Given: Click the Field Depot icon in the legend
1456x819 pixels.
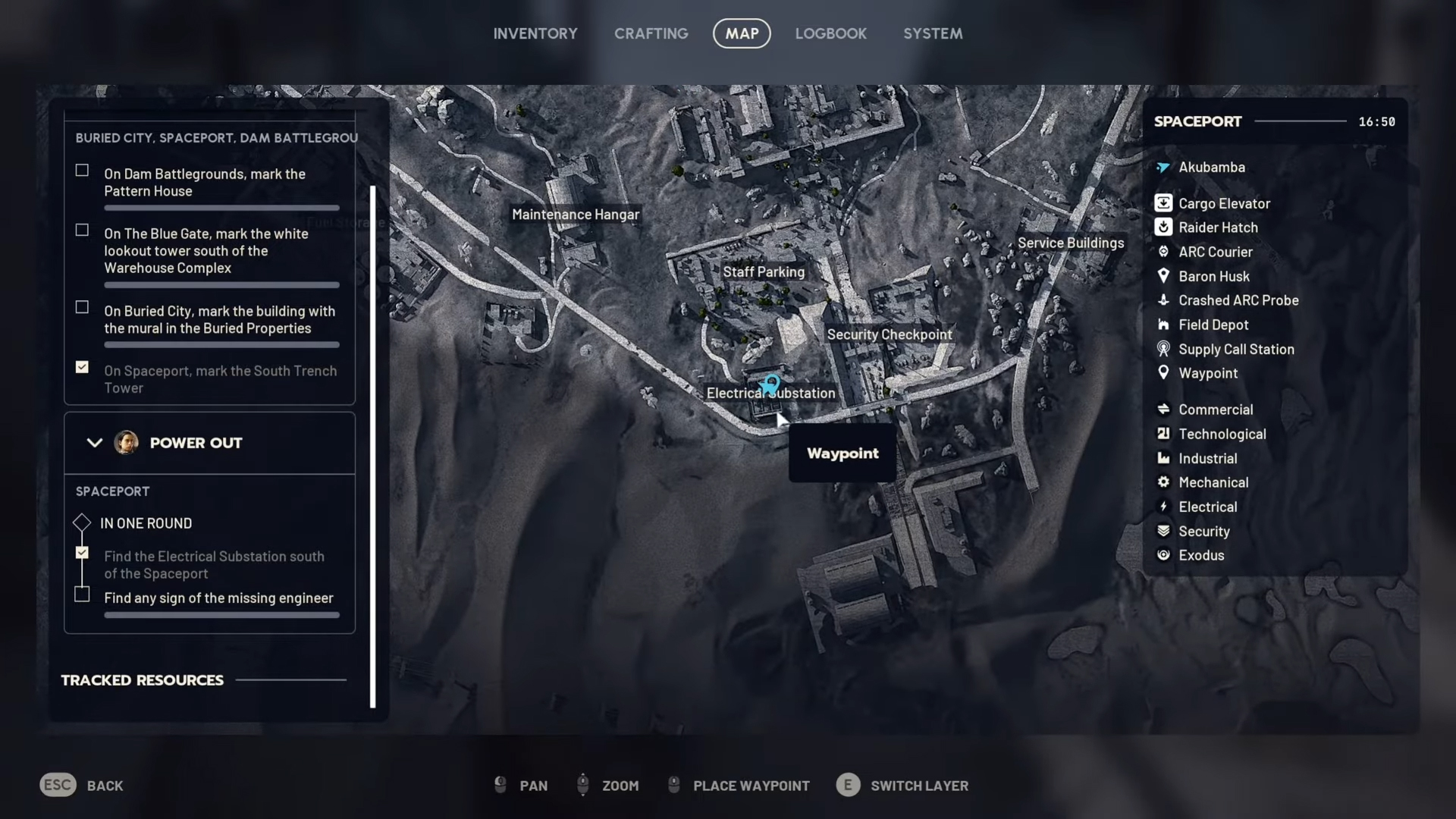Looking at the screenshot, I should [x=1165, y=325].
